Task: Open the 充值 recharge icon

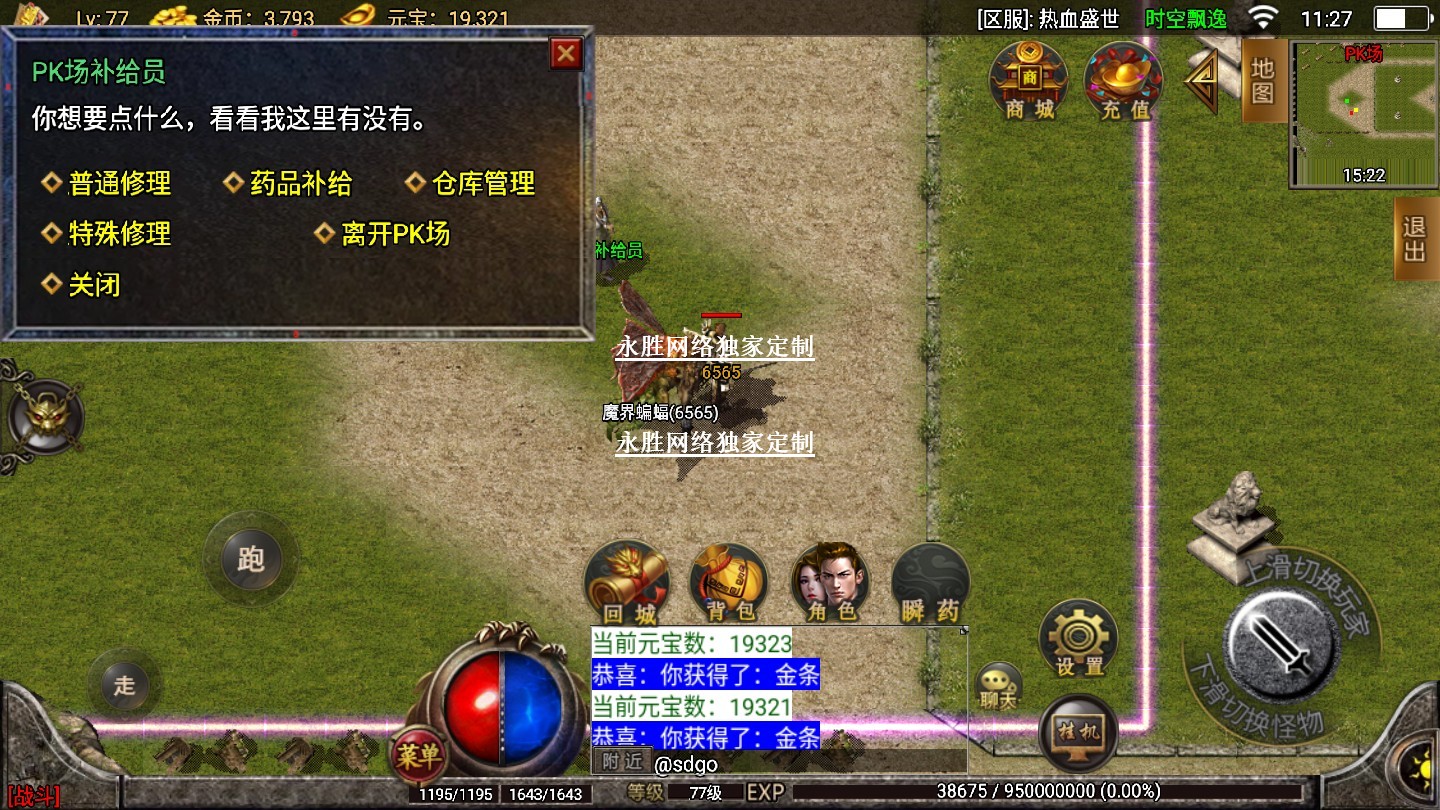Action: (x=1124, y=82)
